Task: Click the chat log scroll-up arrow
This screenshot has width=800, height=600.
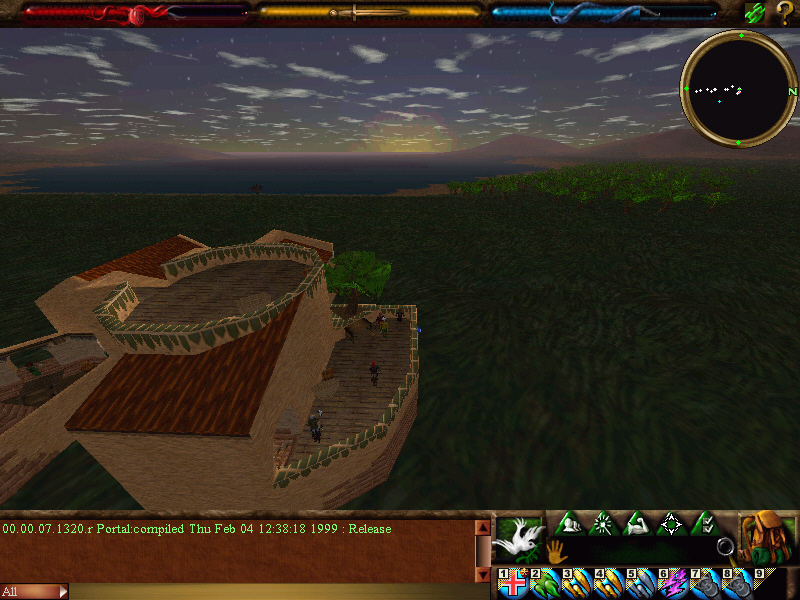Action: pyautogui.click(x=483, y=527)
